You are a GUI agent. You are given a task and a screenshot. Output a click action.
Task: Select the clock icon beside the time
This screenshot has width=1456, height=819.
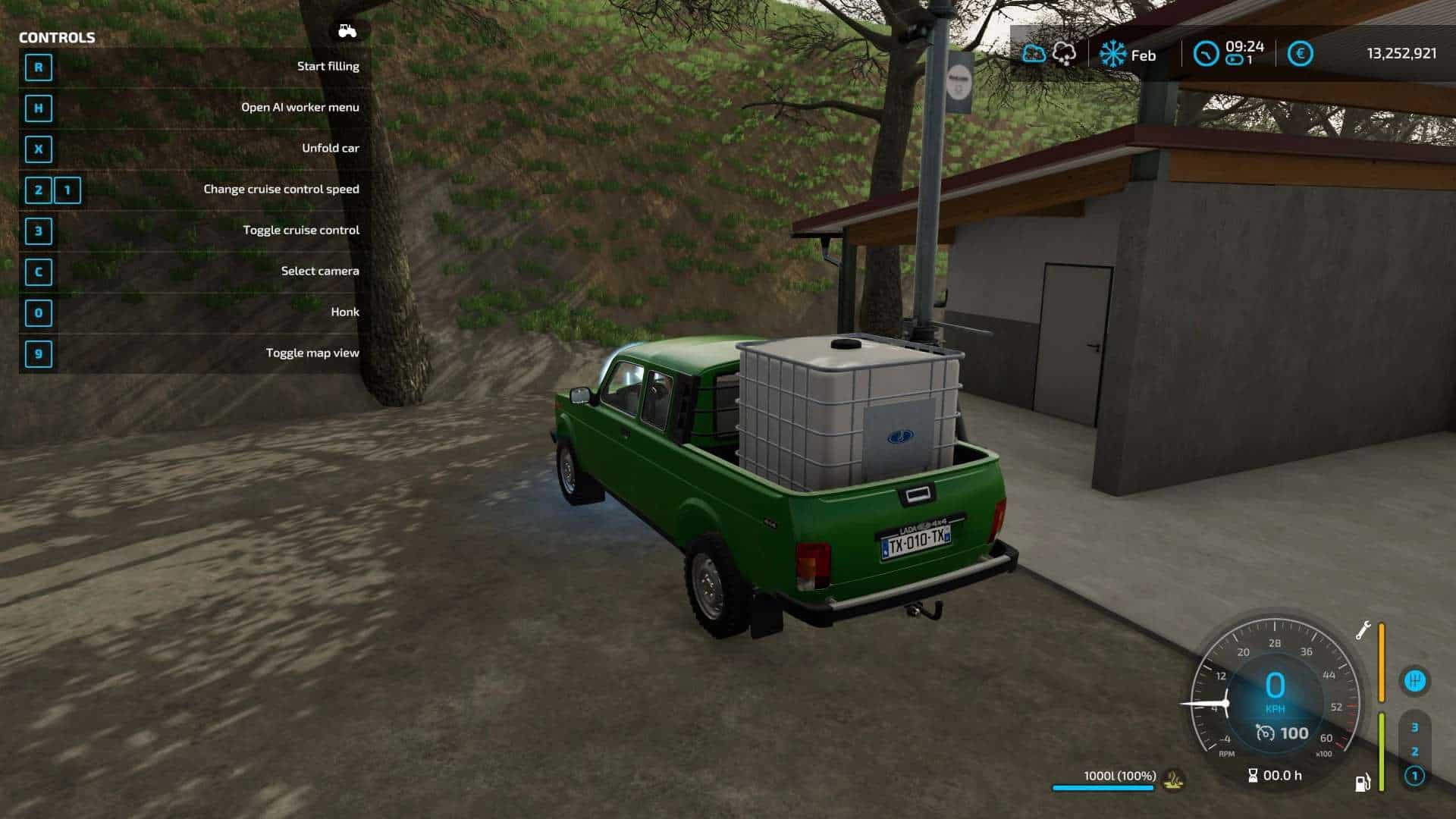pyautogui.click(x=1206, y=54)
